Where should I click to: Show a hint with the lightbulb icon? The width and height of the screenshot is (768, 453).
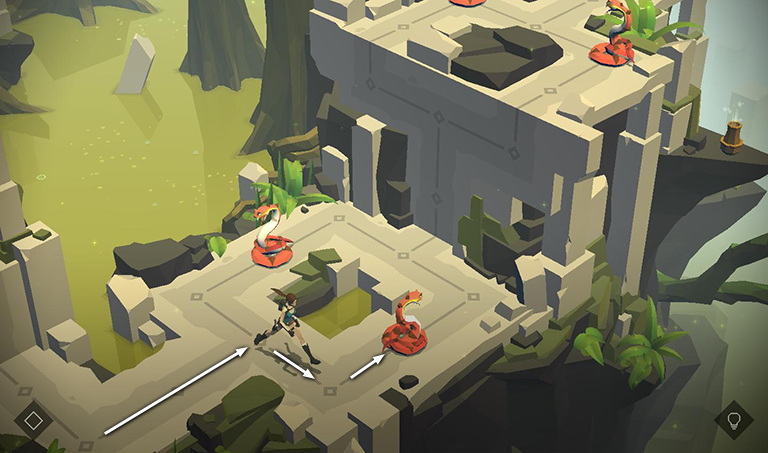click(x=733, y=418)
